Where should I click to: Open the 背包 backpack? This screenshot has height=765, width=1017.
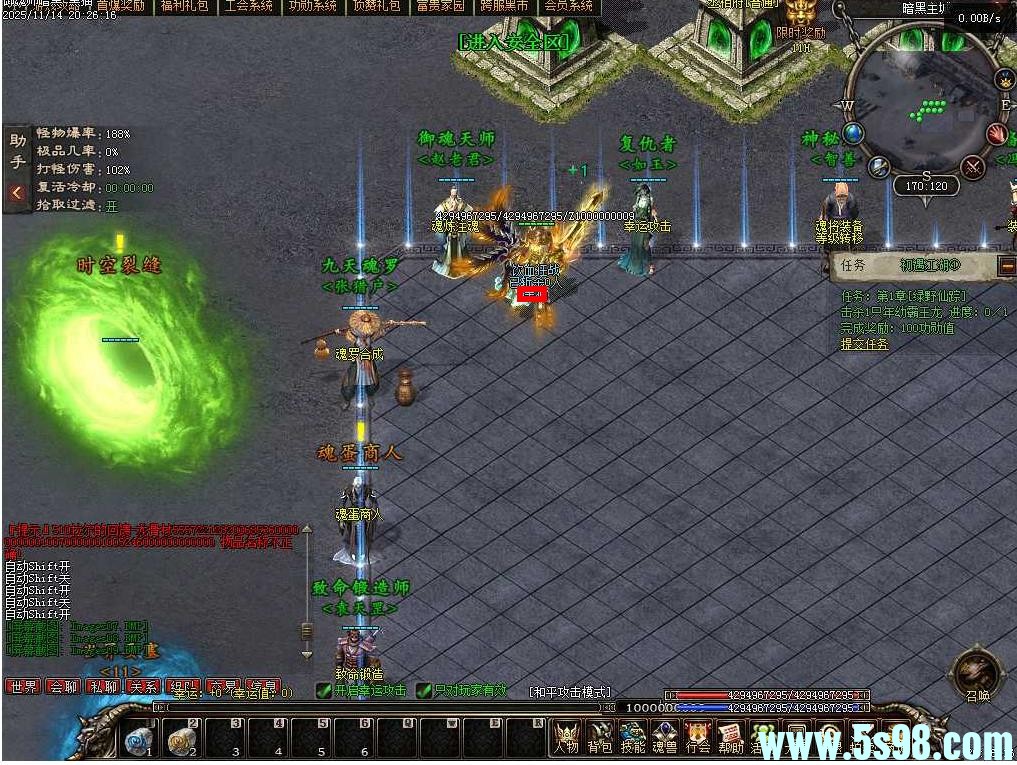coord(600,738)
